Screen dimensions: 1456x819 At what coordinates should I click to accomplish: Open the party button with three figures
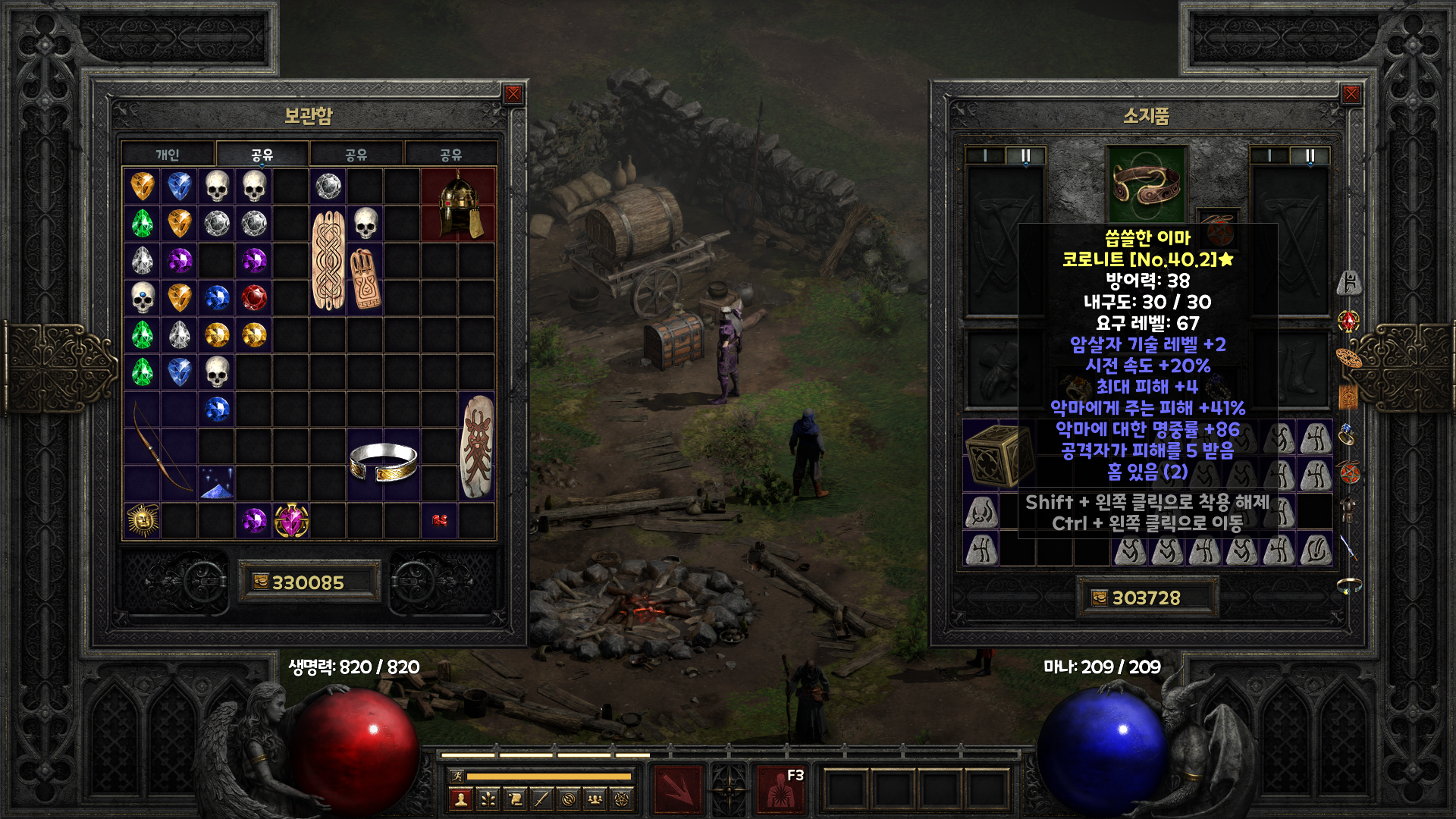[x=595, y=799]
